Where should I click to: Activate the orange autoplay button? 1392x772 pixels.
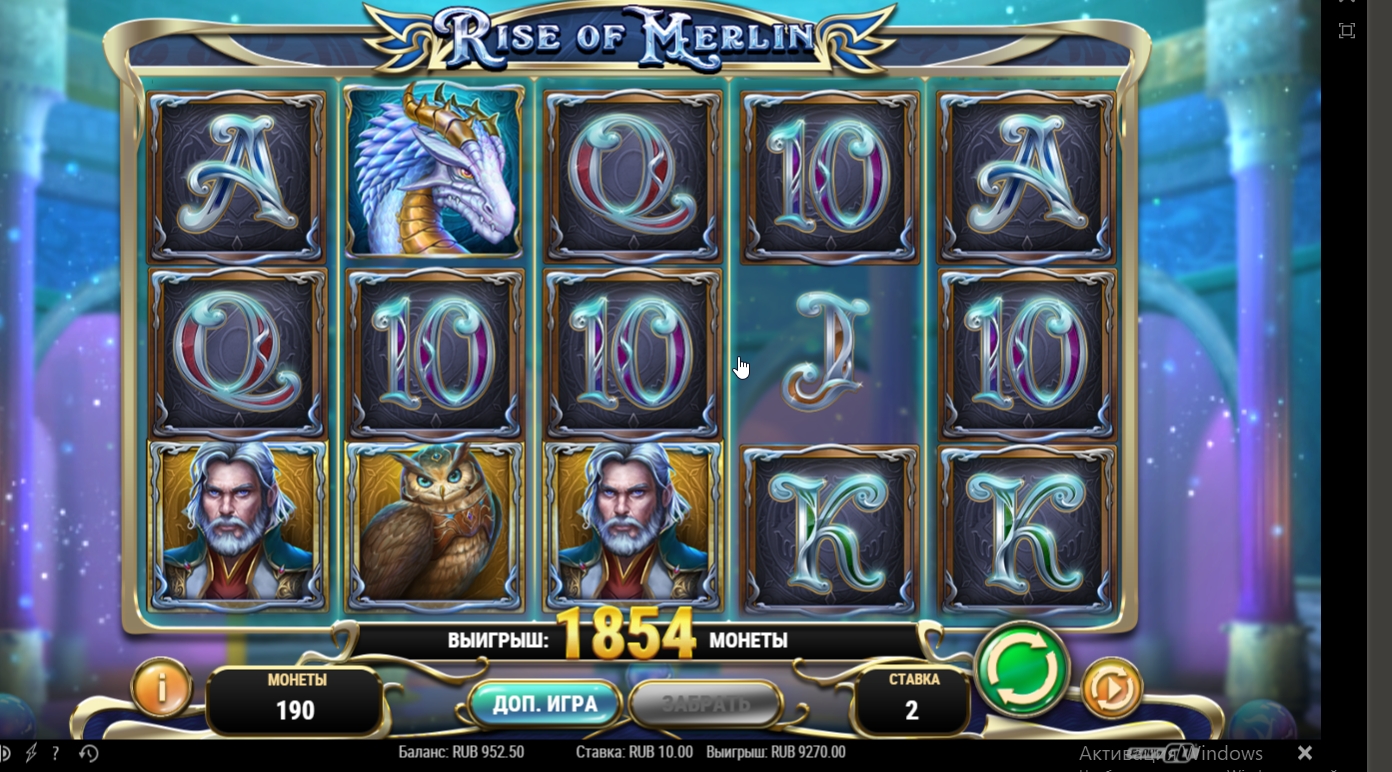(x=1111, y=688)
